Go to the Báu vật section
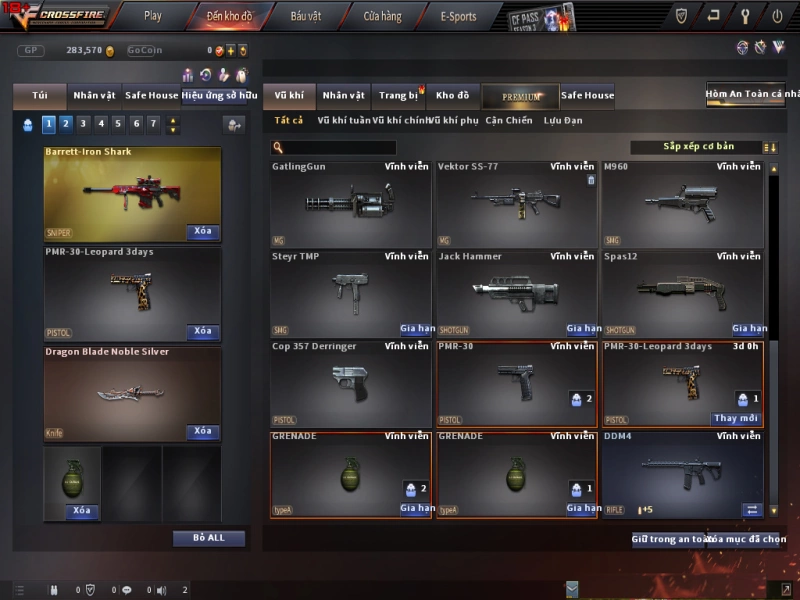Viewport: 800px width, 600px height. (x=305, y=16)
